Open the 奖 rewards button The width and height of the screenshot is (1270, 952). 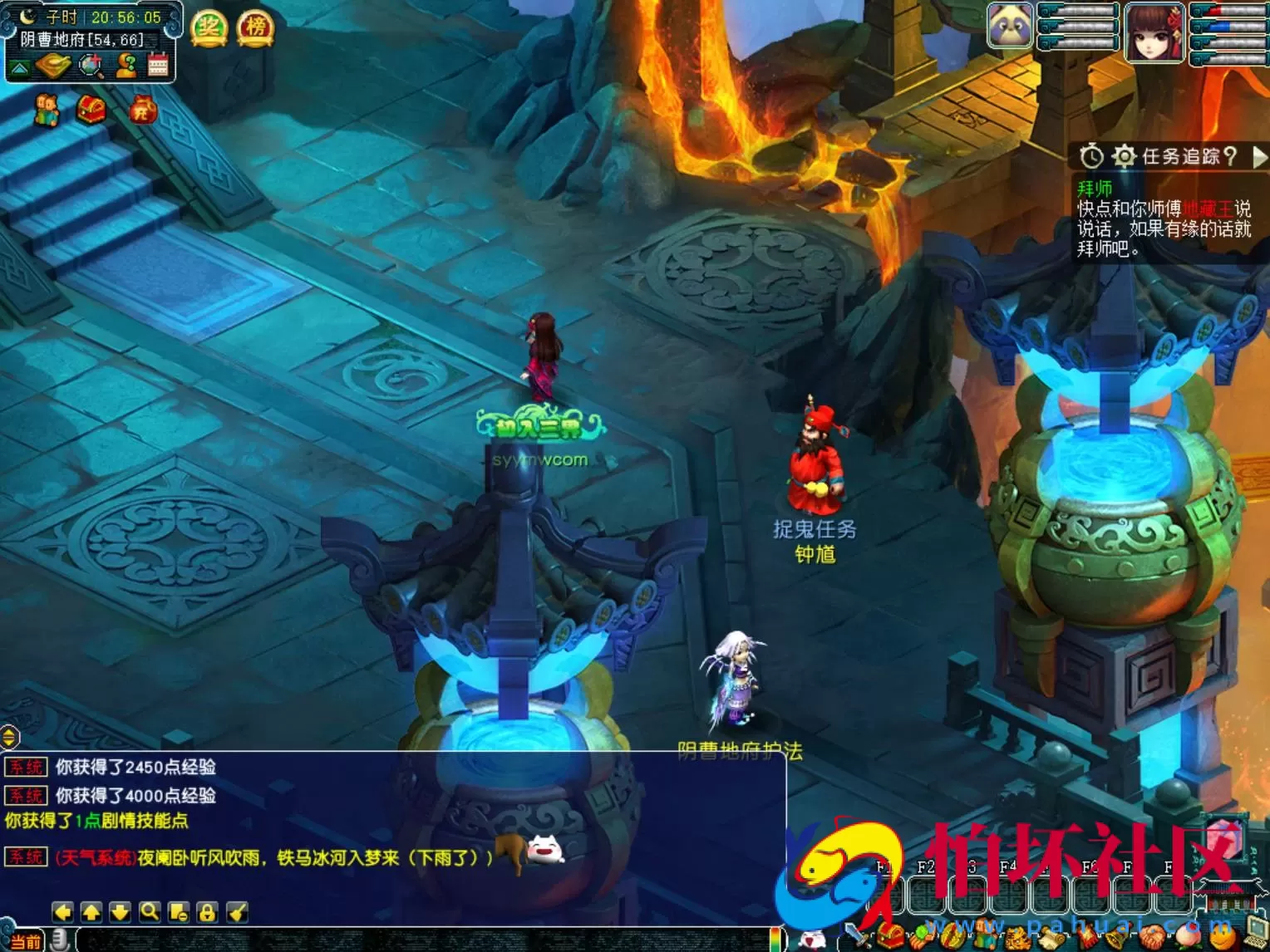pyautogui.click(x=209, y=28)
